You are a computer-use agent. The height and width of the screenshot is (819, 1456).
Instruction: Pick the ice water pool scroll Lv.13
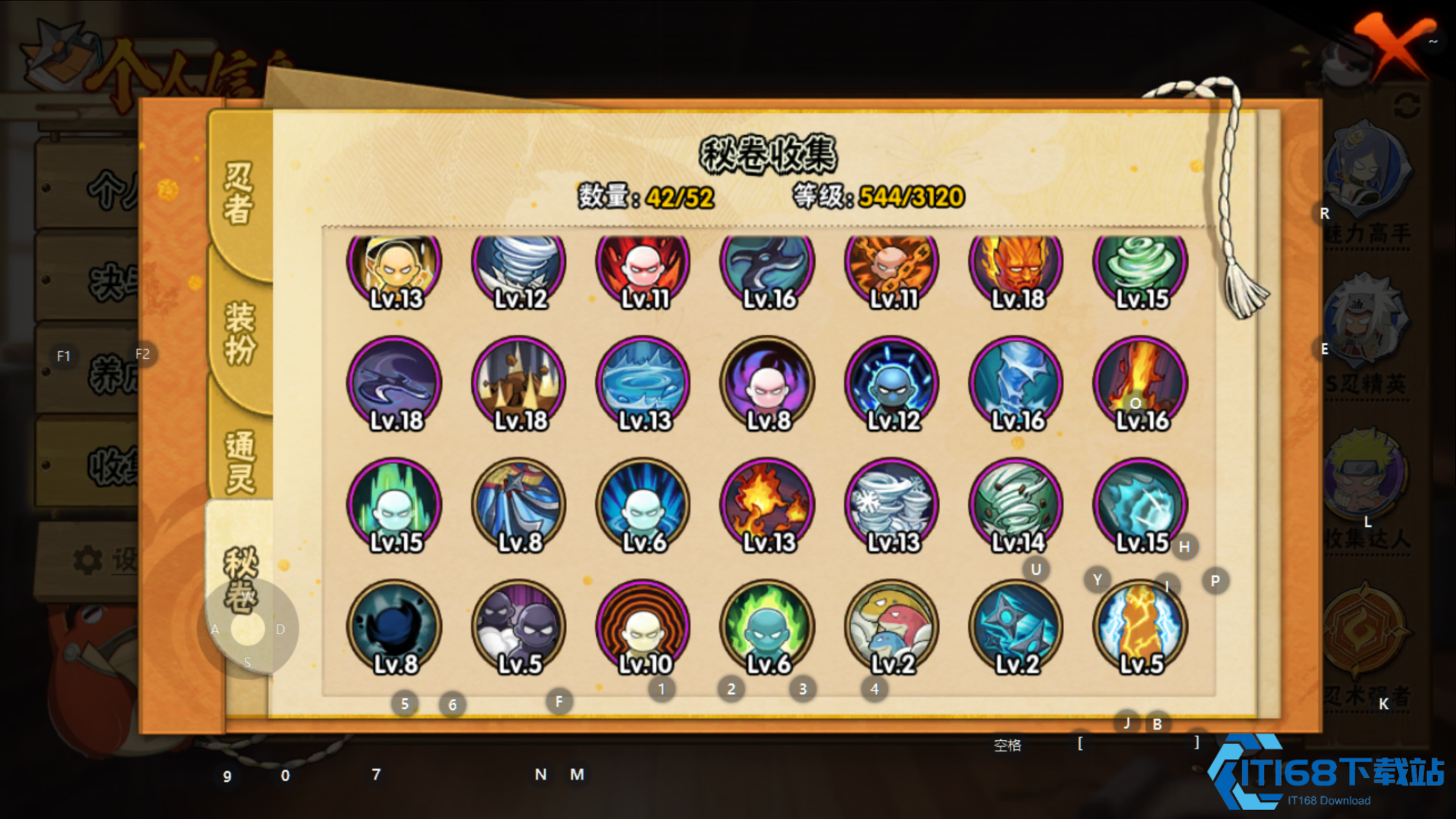point(643,384)
